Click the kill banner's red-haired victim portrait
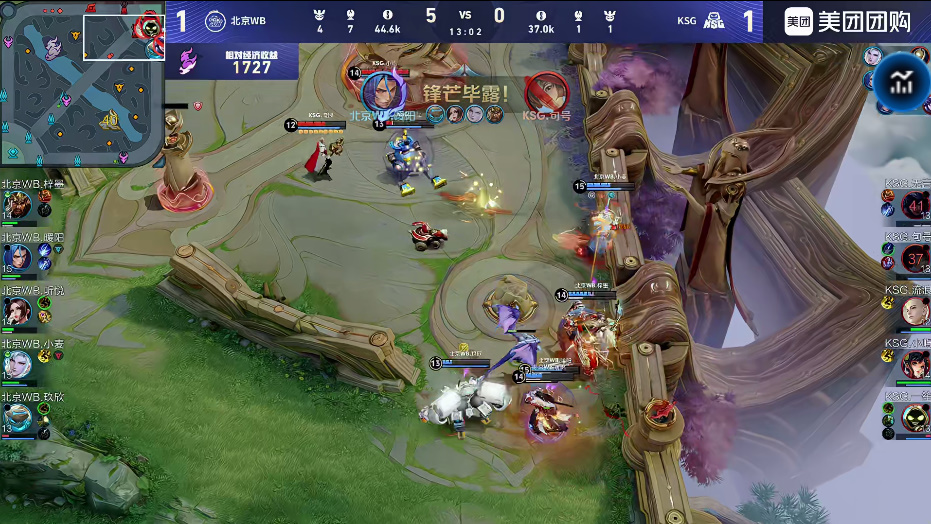Viewport: 931px width, 524px height. (545, 92)
